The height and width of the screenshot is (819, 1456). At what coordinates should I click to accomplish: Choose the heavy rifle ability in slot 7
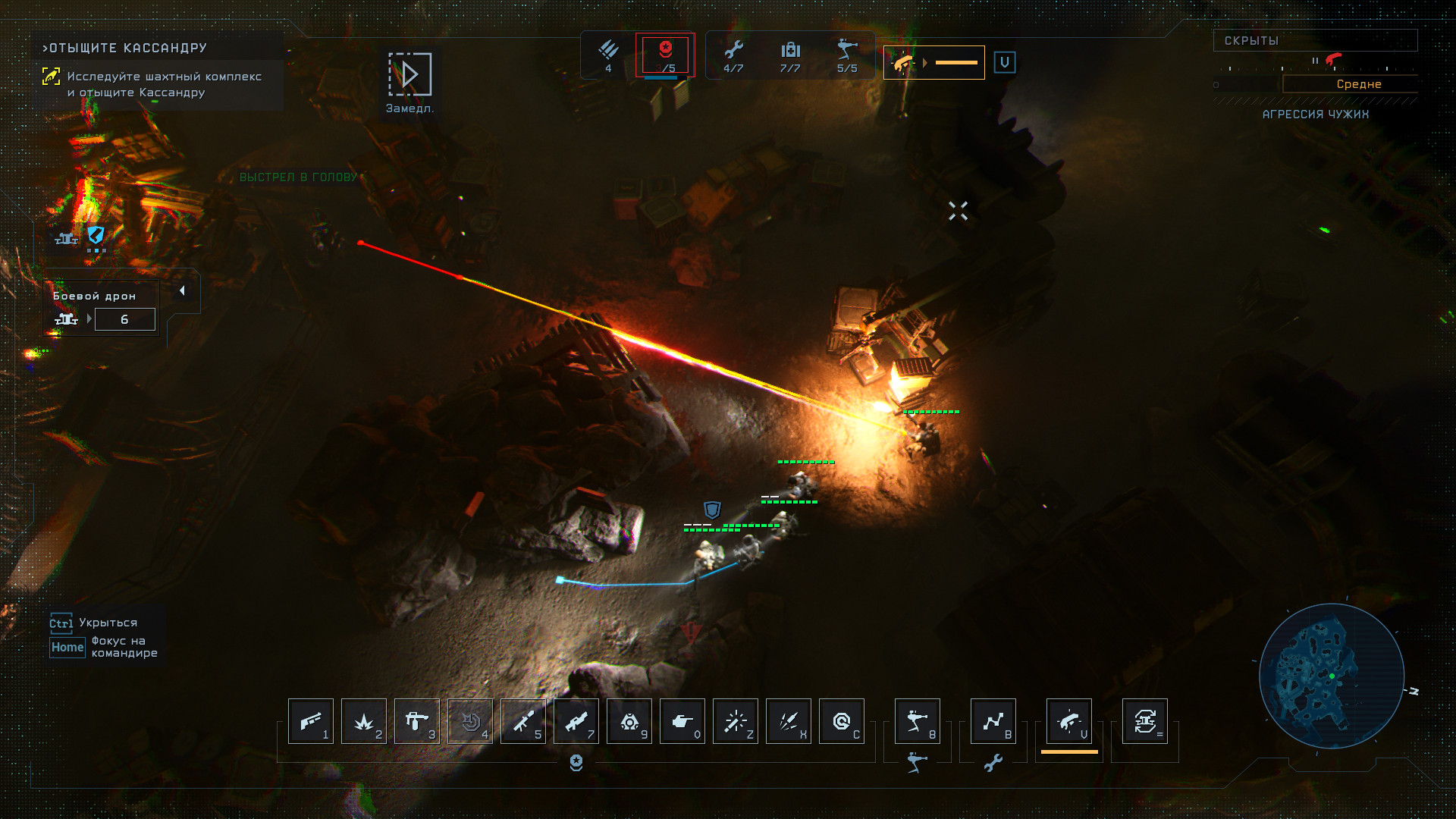(x=576, y=721)
